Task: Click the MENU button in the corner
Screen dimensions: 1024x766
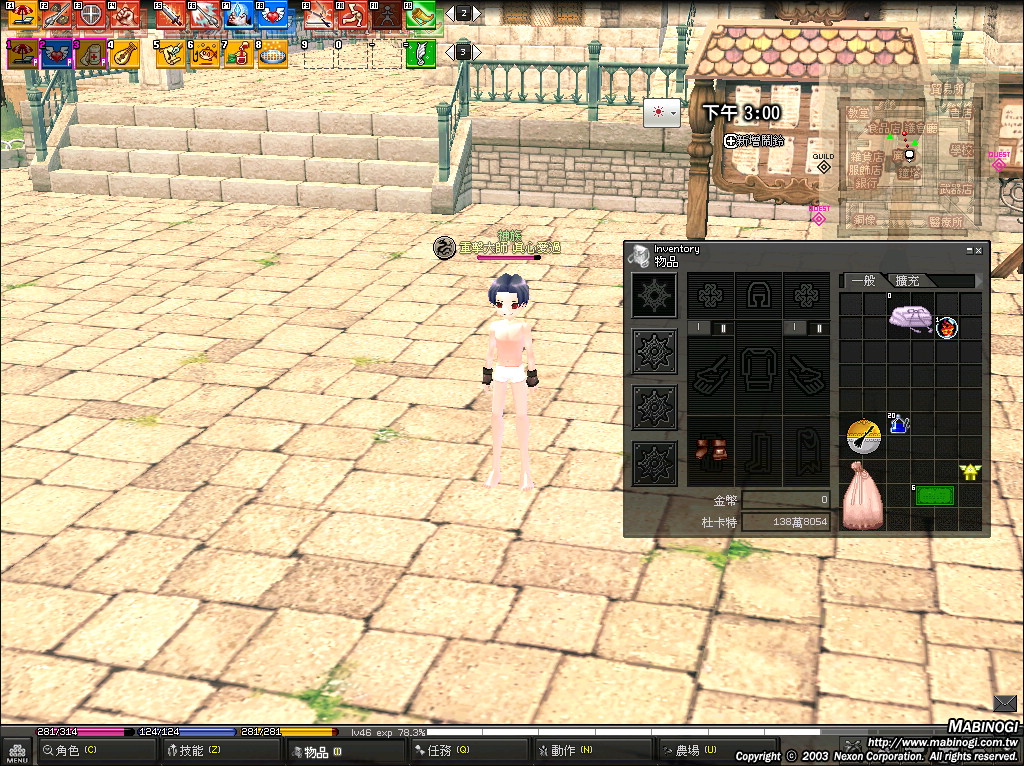Action: click(17, 749)
